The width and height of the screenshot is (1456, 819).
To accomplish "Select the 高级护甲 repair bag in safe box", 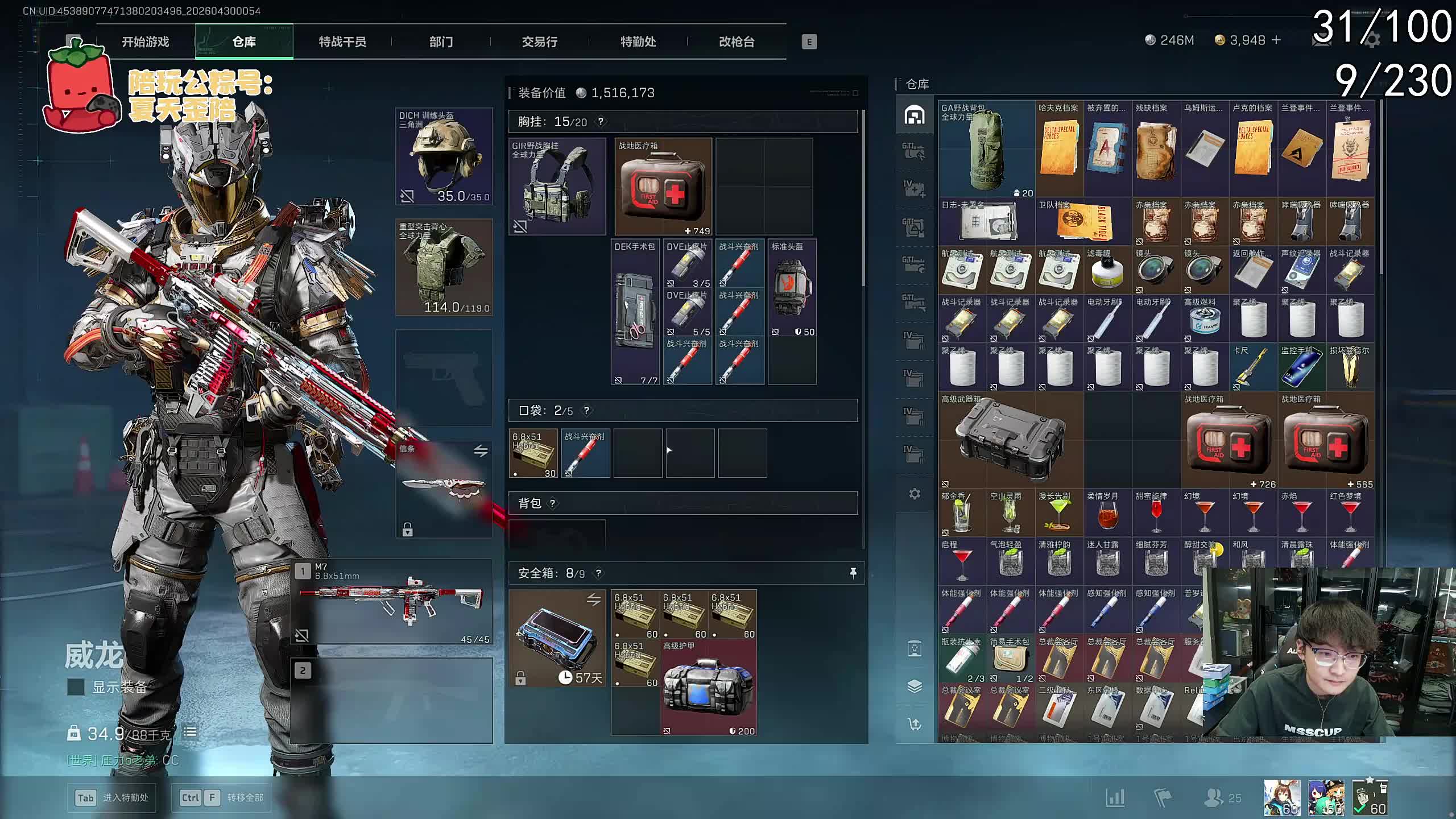I will click(708, 687).
